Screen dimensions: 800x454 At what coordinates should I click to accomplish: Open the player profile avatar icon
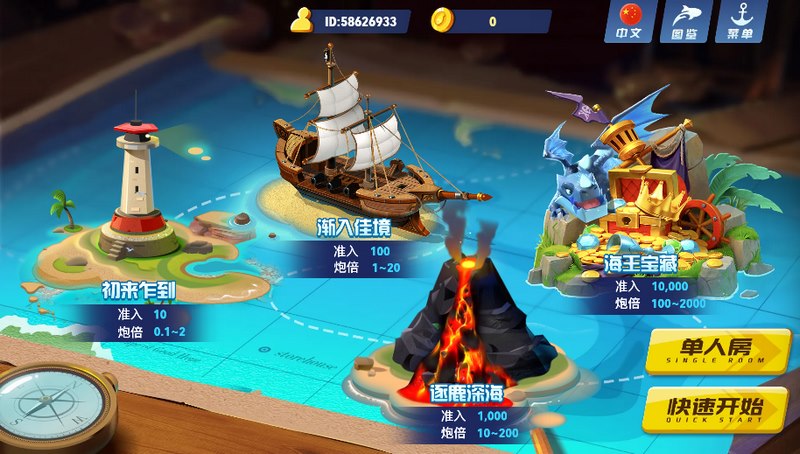[302, 20]
